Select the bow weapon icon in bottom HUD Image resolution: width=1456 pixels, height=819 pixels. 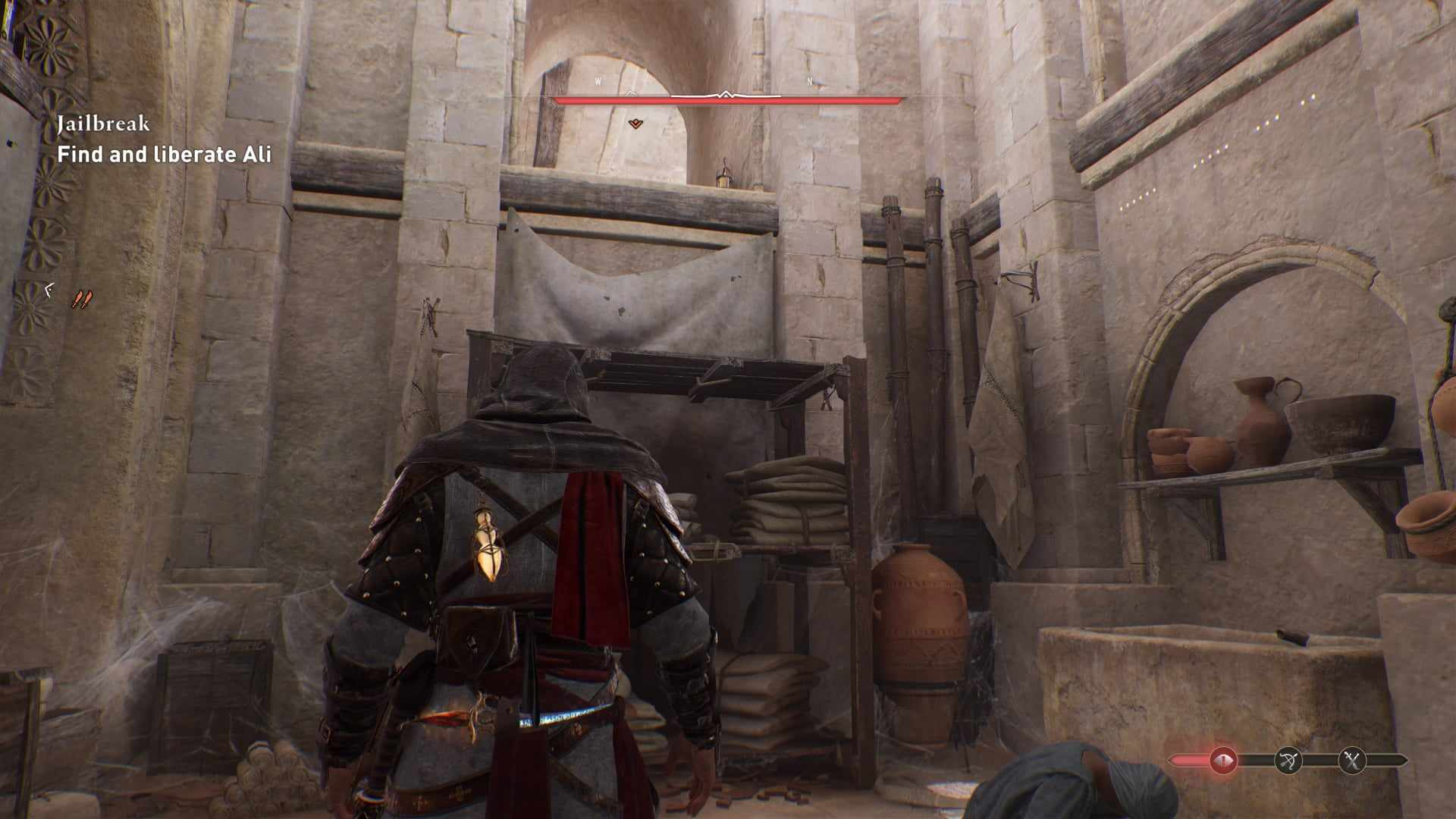pos(1288,761)
